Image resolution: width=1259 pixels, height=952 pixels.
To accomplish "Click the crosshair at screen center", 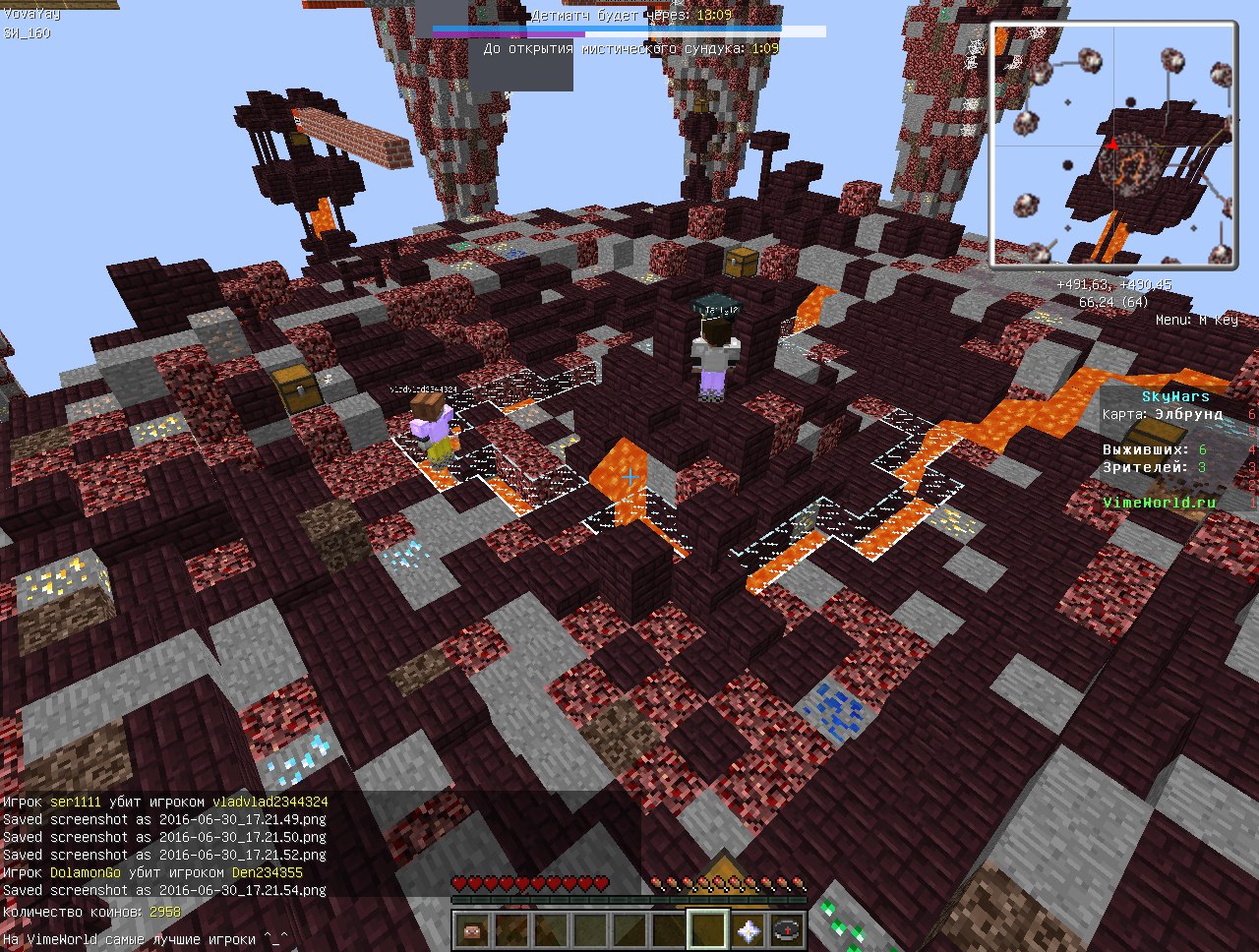I will (629, 476).
